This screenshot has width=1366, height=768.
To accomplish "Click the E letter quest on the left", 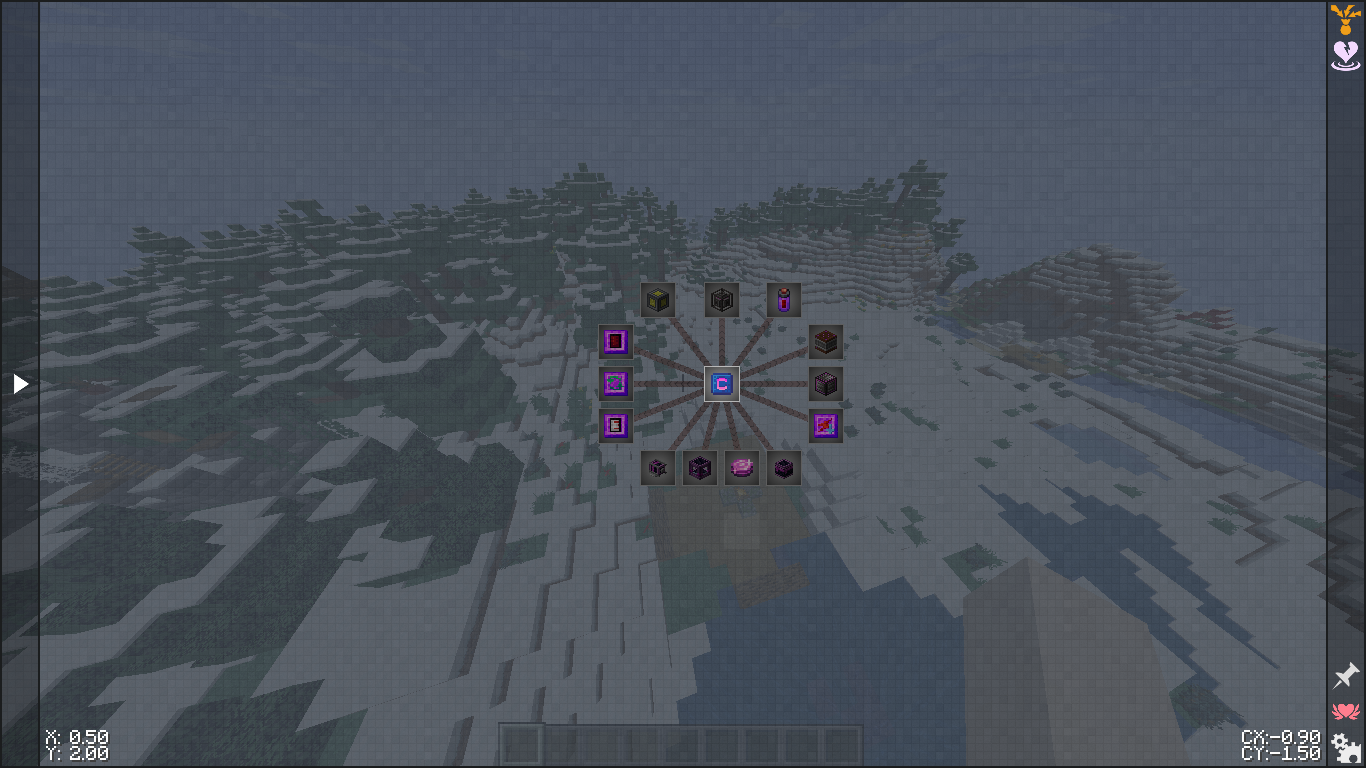I will click(x=615, y=425).
